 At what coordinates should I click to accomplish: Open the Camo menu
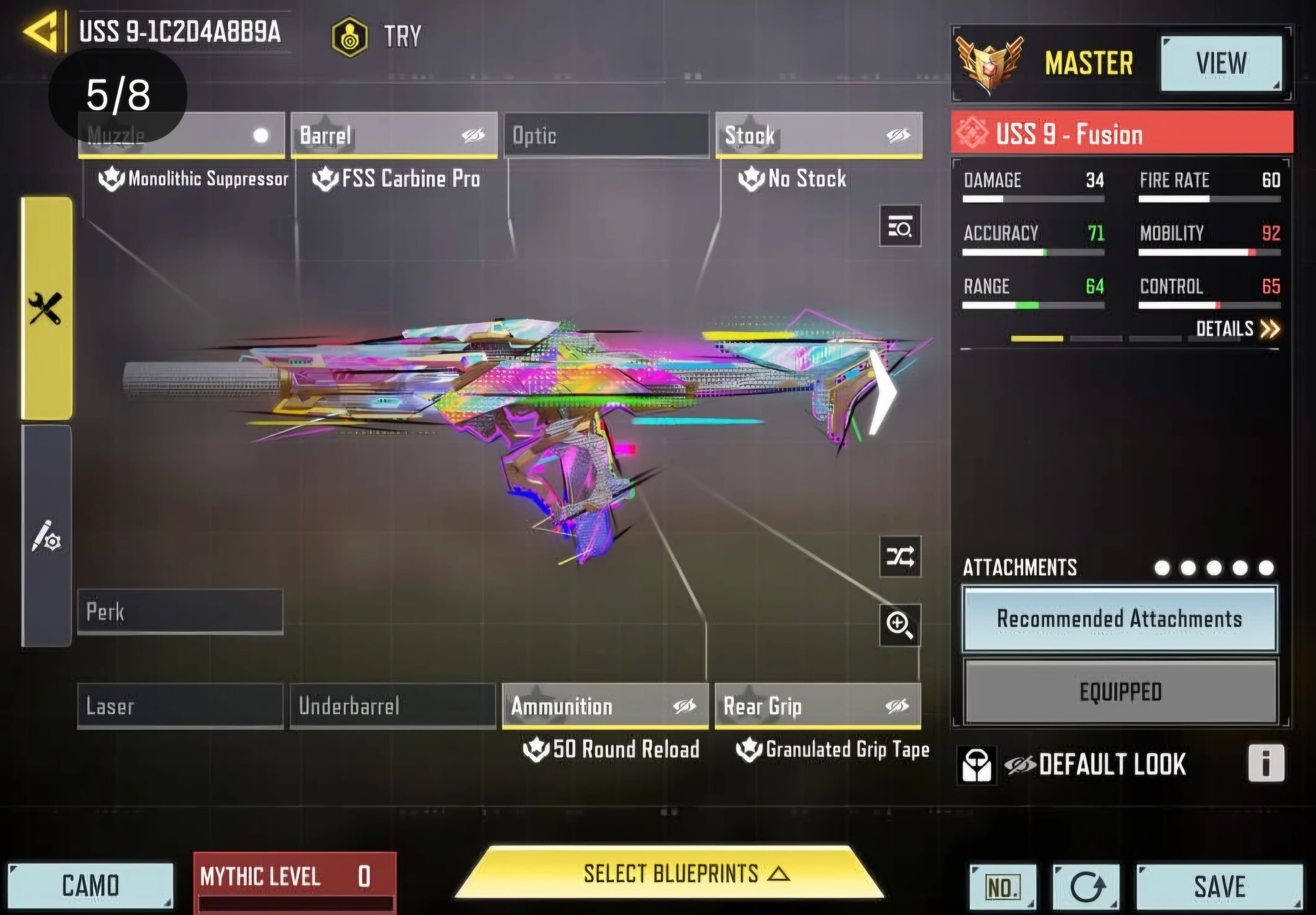pos(90,885)
